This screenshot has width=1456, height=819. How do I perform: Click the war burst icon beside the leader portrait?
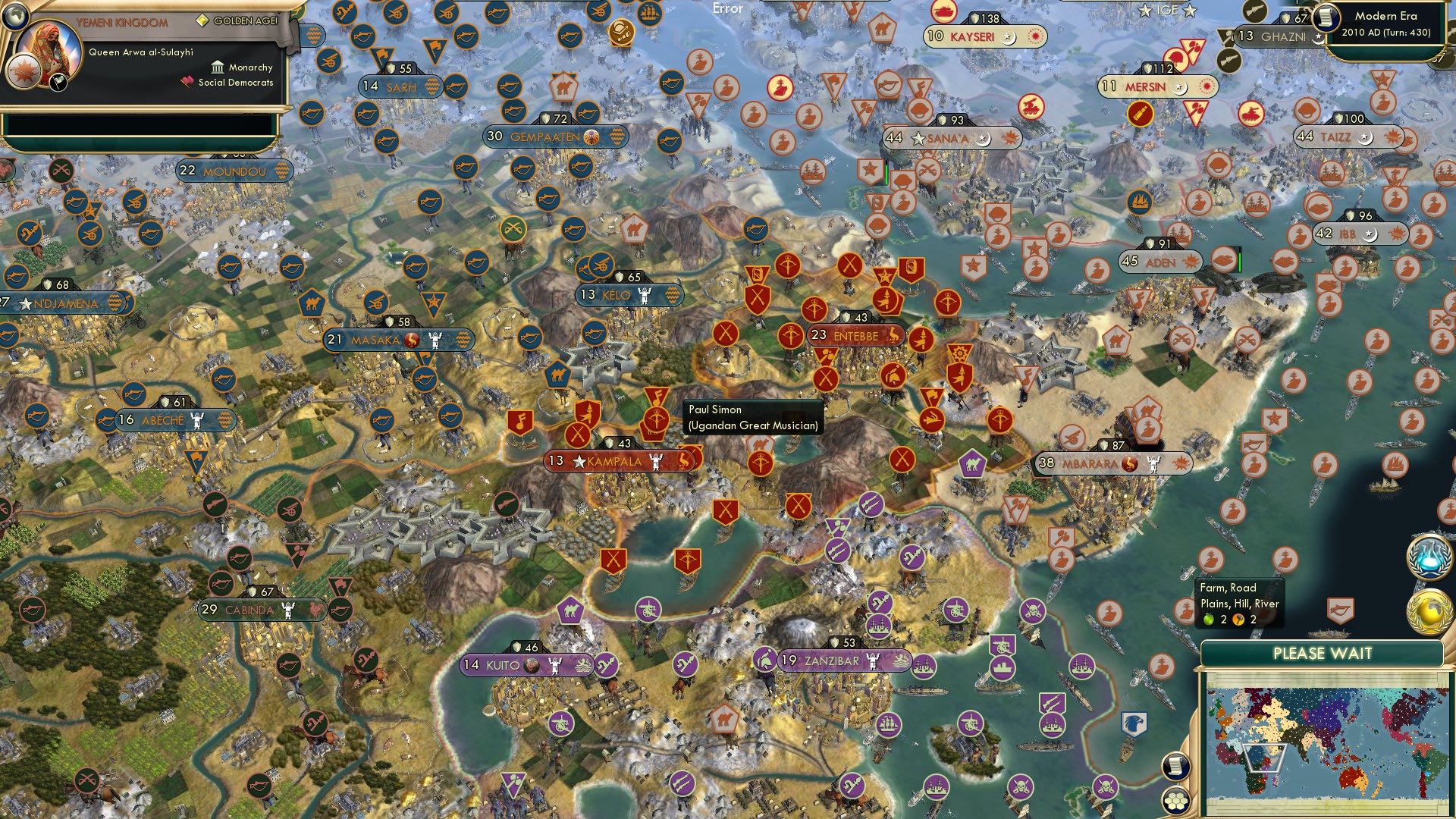(23, 72)
